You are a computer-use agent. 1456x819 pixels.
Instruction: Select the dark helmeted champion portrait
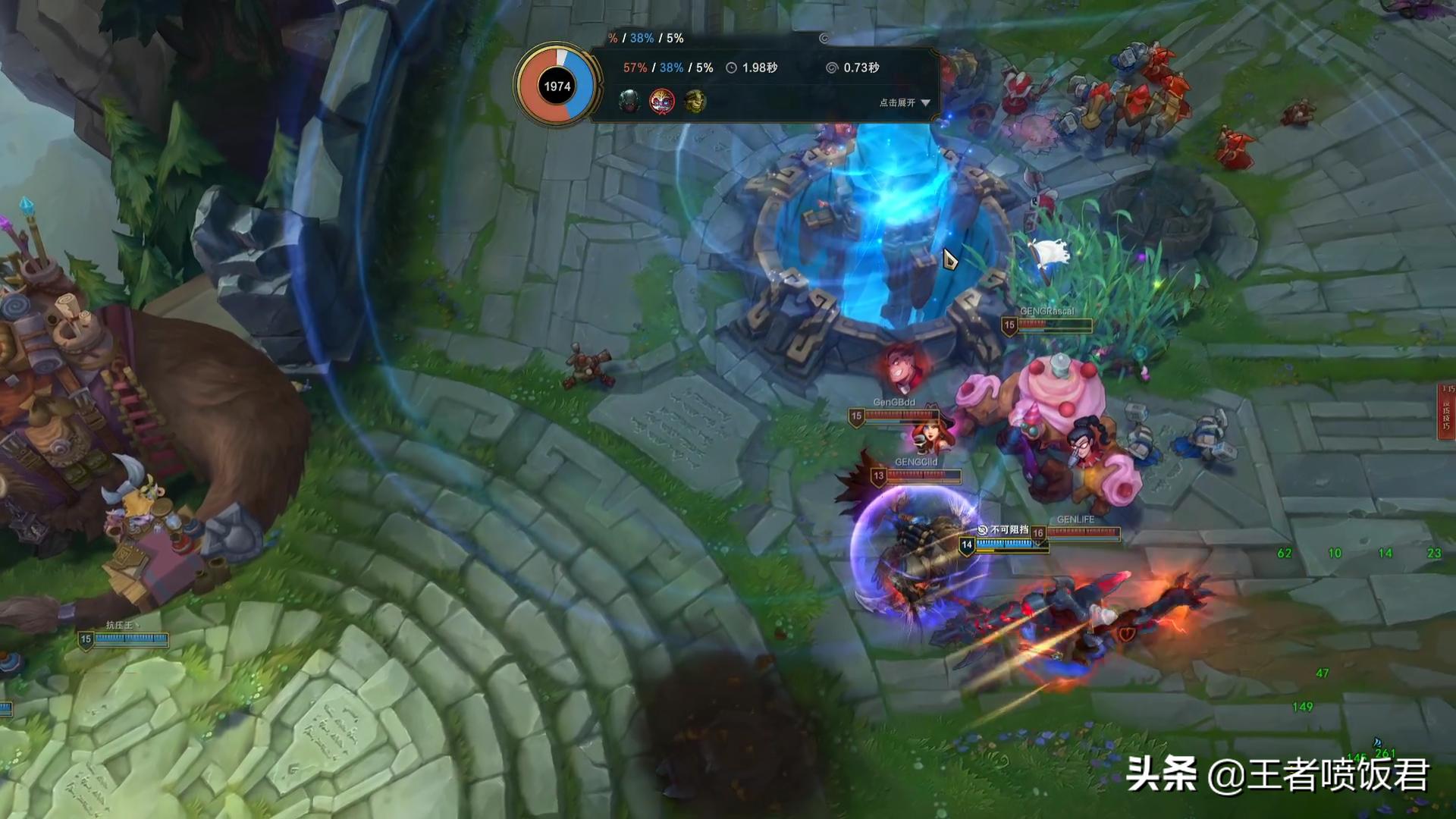(x=628, y=101)
